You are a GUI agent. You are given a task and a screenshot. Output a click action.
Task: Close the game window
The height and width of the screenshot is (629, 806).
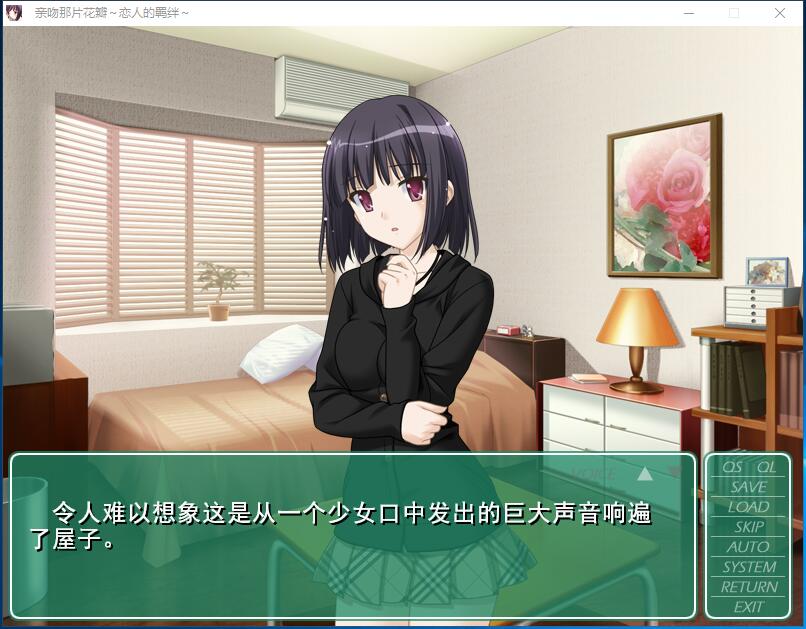click(x=780, y=13)
